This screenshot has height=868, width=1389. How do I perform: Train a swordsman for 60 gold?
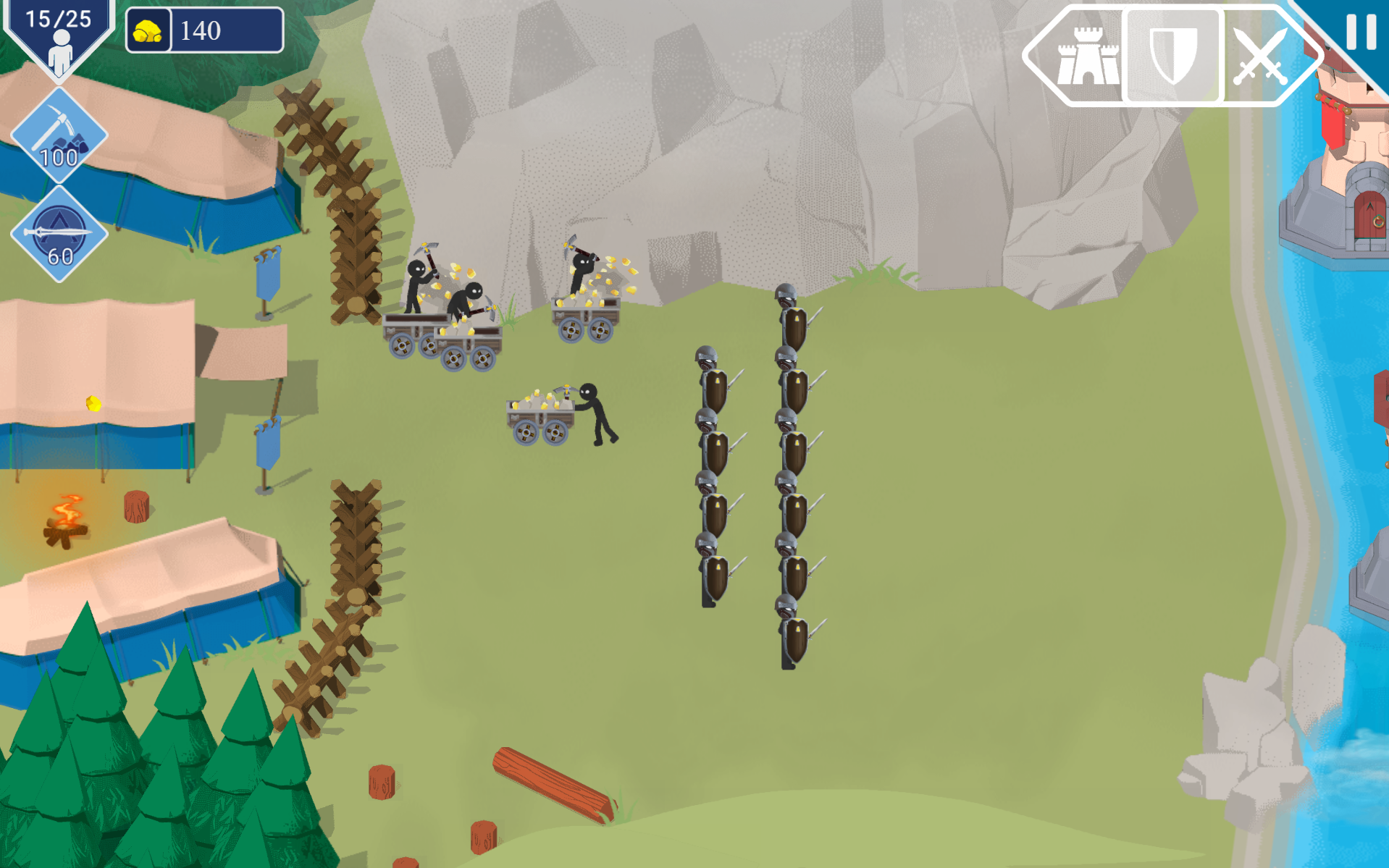[x=59, y=234]
